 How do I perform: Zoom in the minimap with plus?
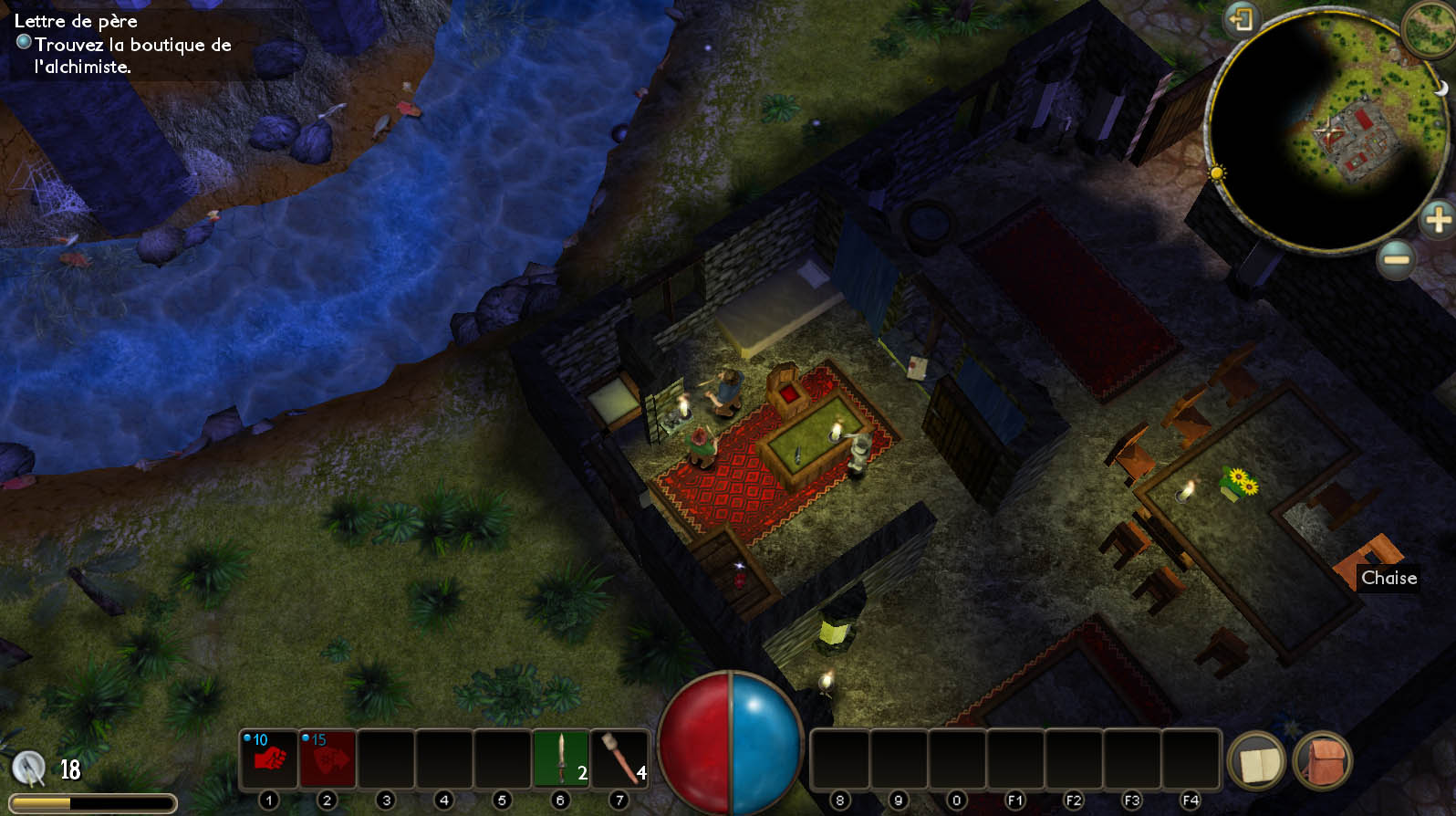(1437, 219)
